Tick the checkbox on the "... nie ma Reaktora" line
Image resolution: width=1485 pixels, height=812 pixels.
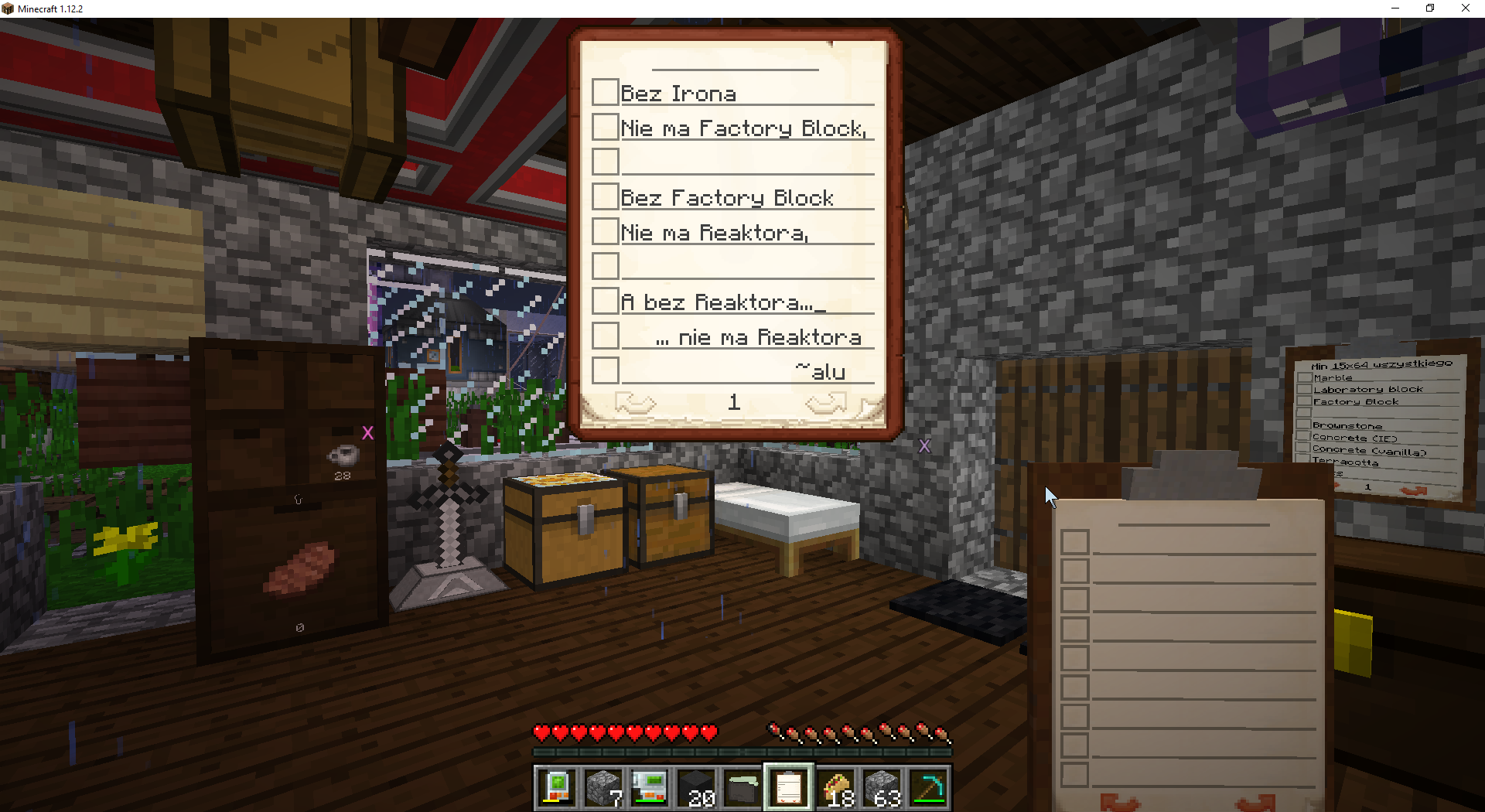click(x=605, y=336)
